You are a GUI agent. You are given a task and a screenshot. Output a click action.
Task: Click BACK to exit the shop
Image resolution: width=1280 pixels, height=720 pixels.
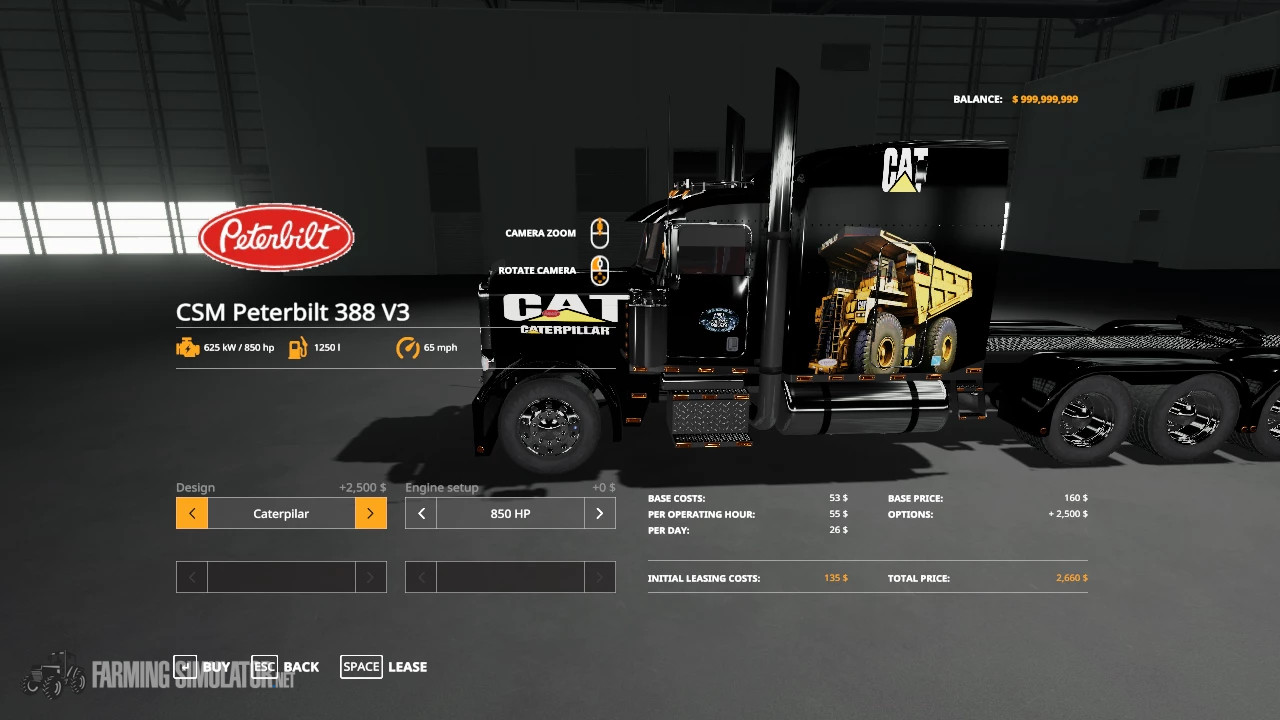click(301, 666)
